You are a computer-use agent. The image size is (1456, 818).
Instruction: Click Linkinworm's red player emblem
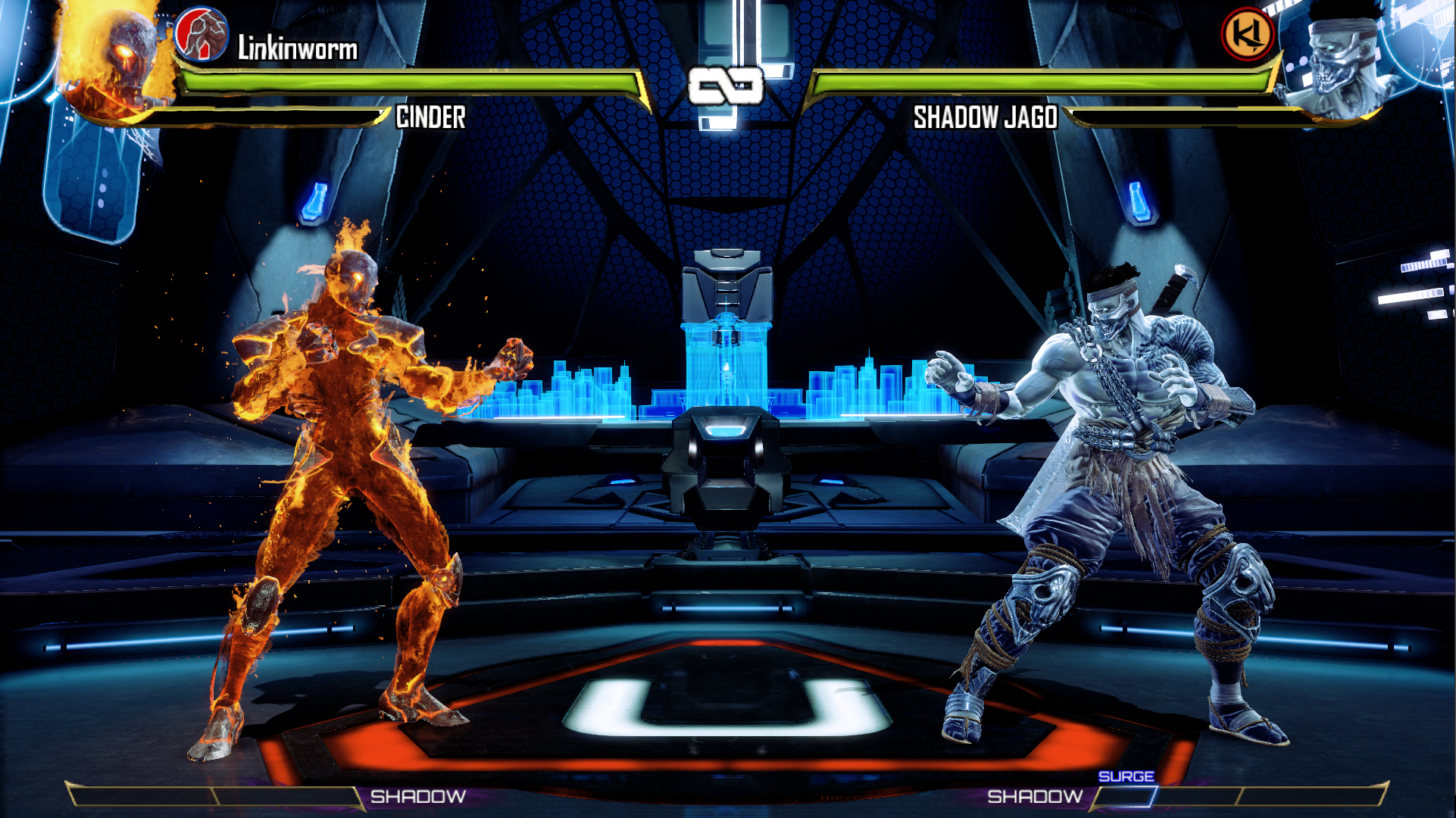(x=202, y=35)
